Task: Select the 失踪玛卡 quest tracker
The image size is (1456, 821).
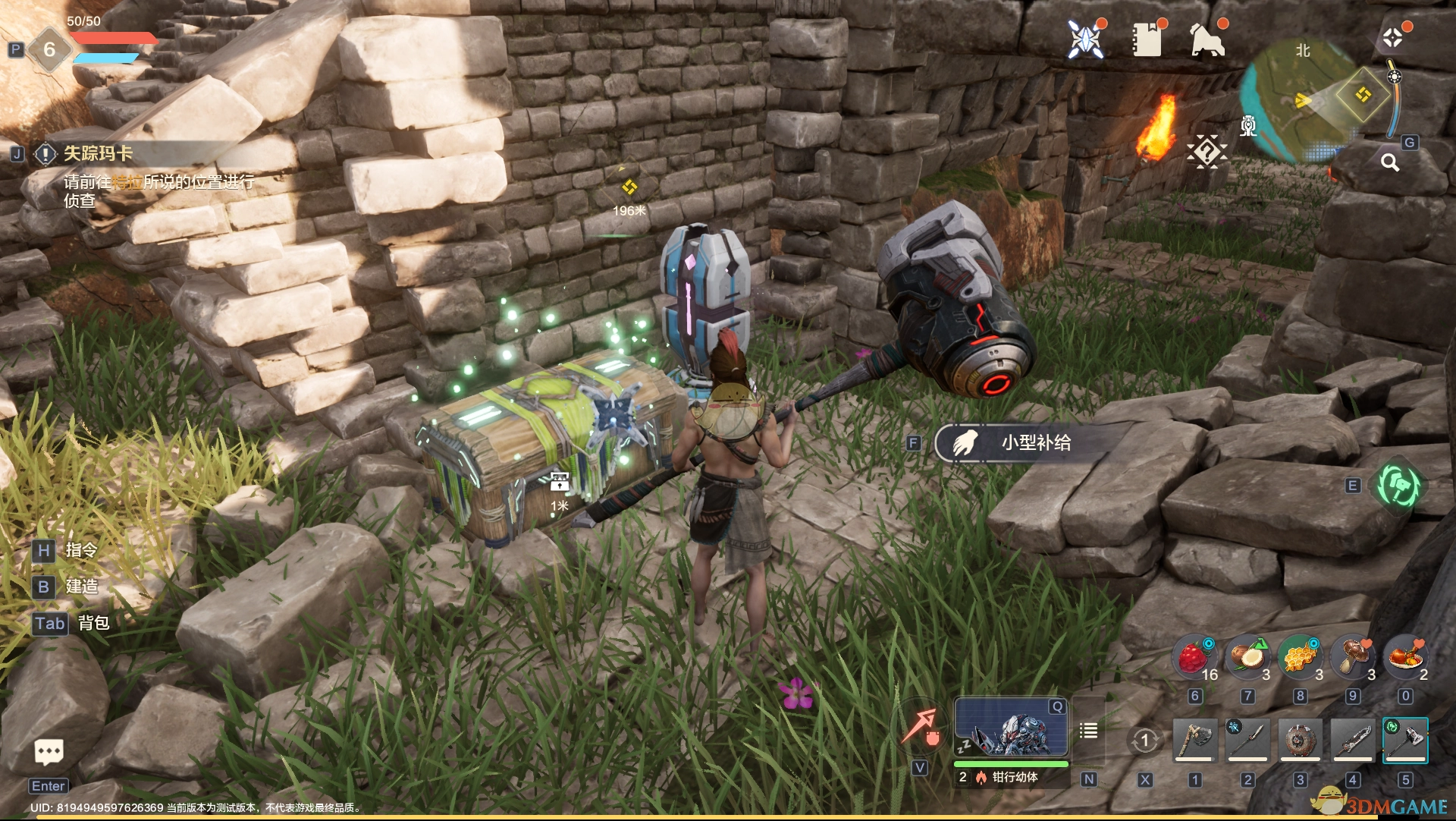Action: click(99, 154)
